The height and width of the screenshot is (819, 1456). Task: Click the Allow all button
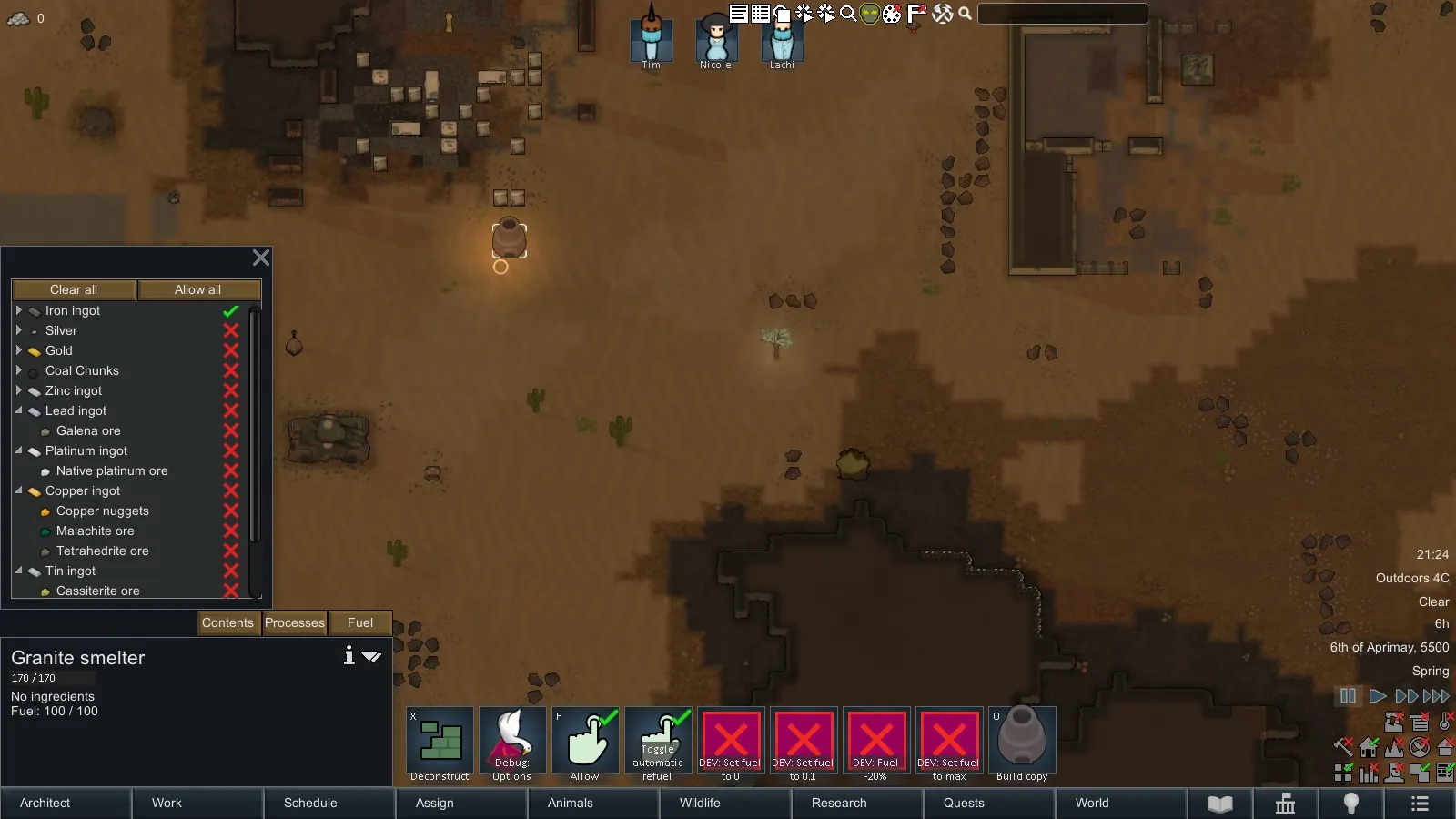point(197,289)
